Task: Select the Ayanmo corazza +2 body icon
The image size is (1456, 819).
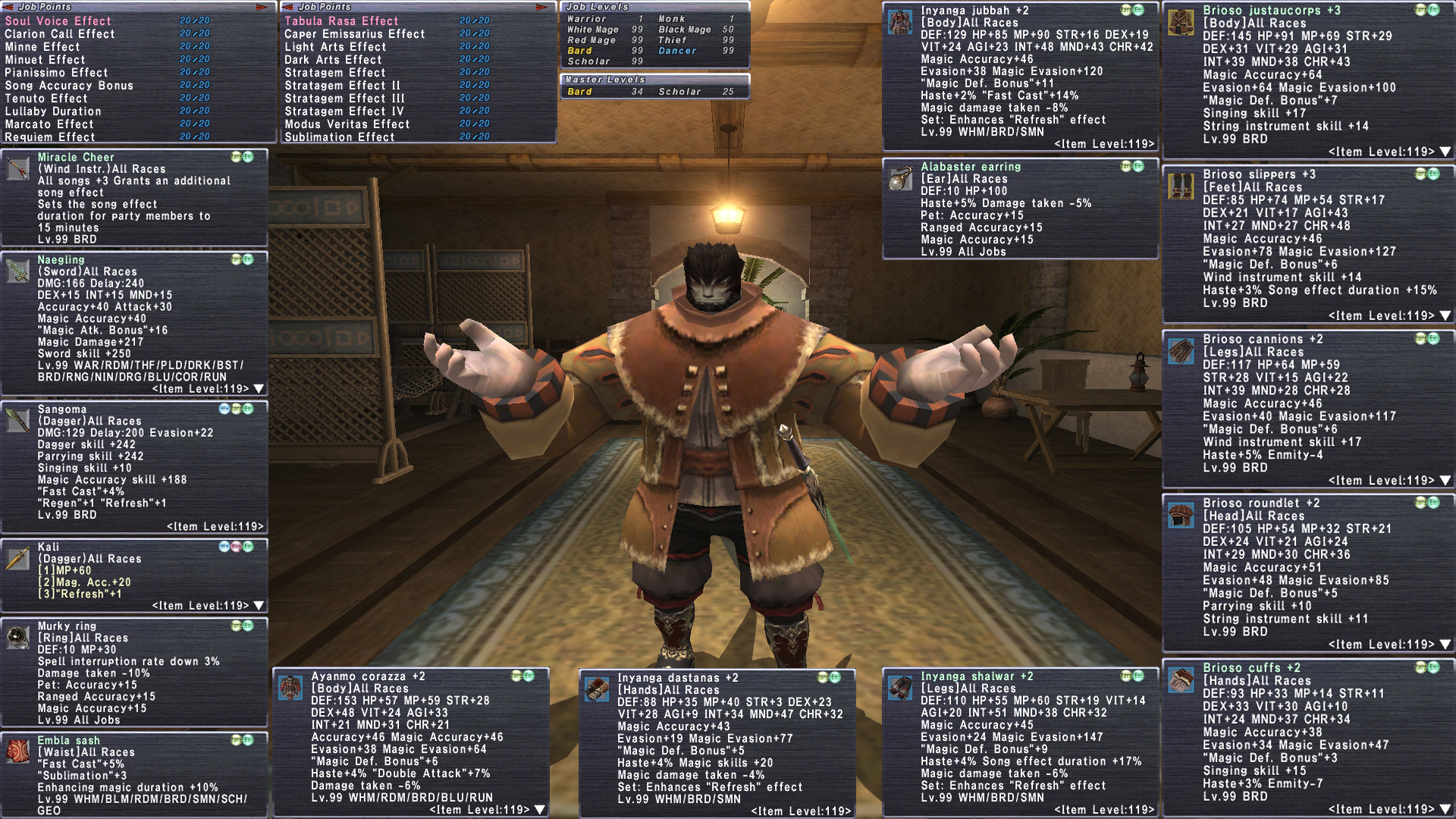Action: [290, 687]
